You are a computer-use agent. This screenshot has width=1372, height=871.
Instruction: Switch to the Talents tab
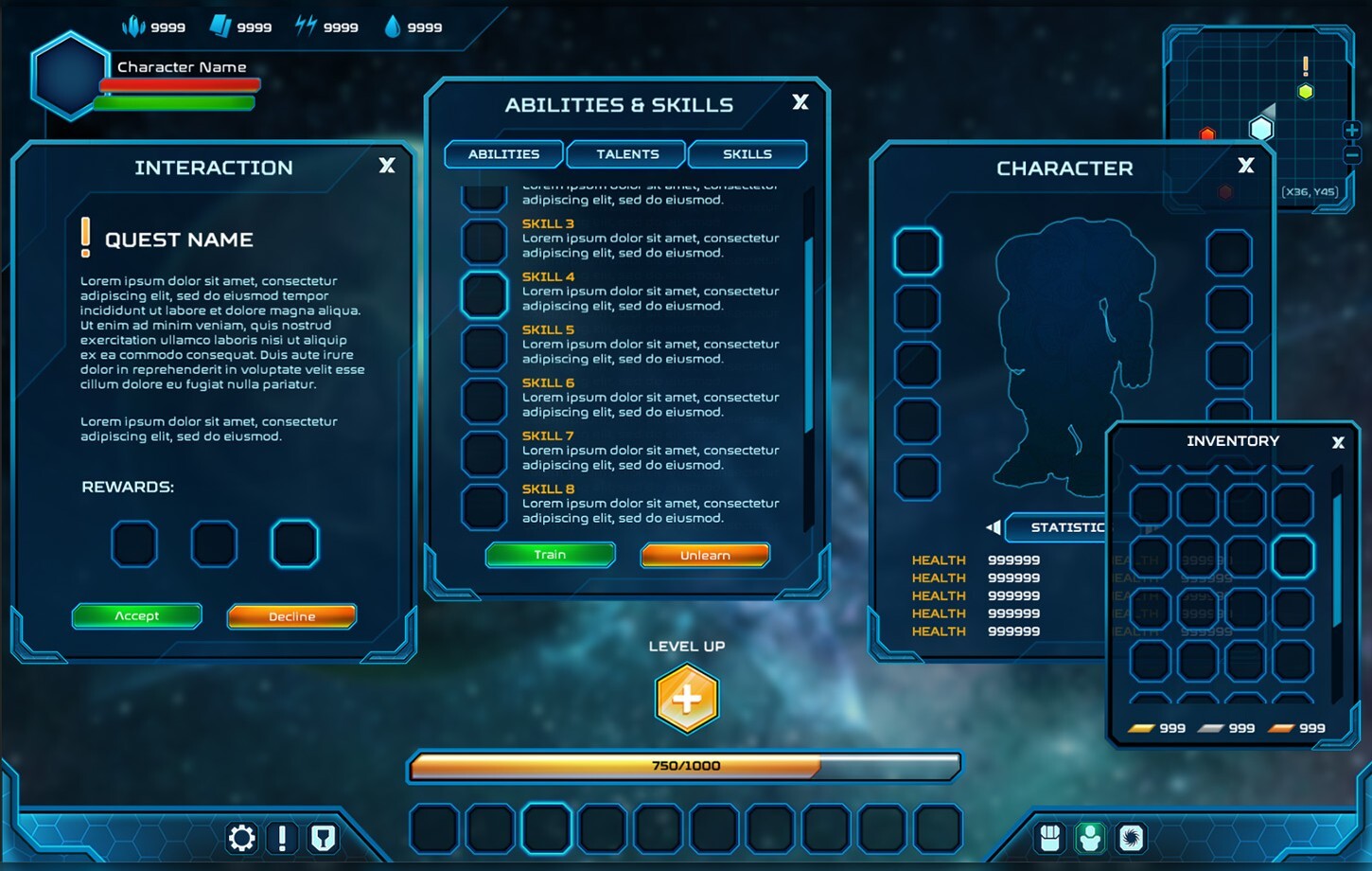point(625,153)
